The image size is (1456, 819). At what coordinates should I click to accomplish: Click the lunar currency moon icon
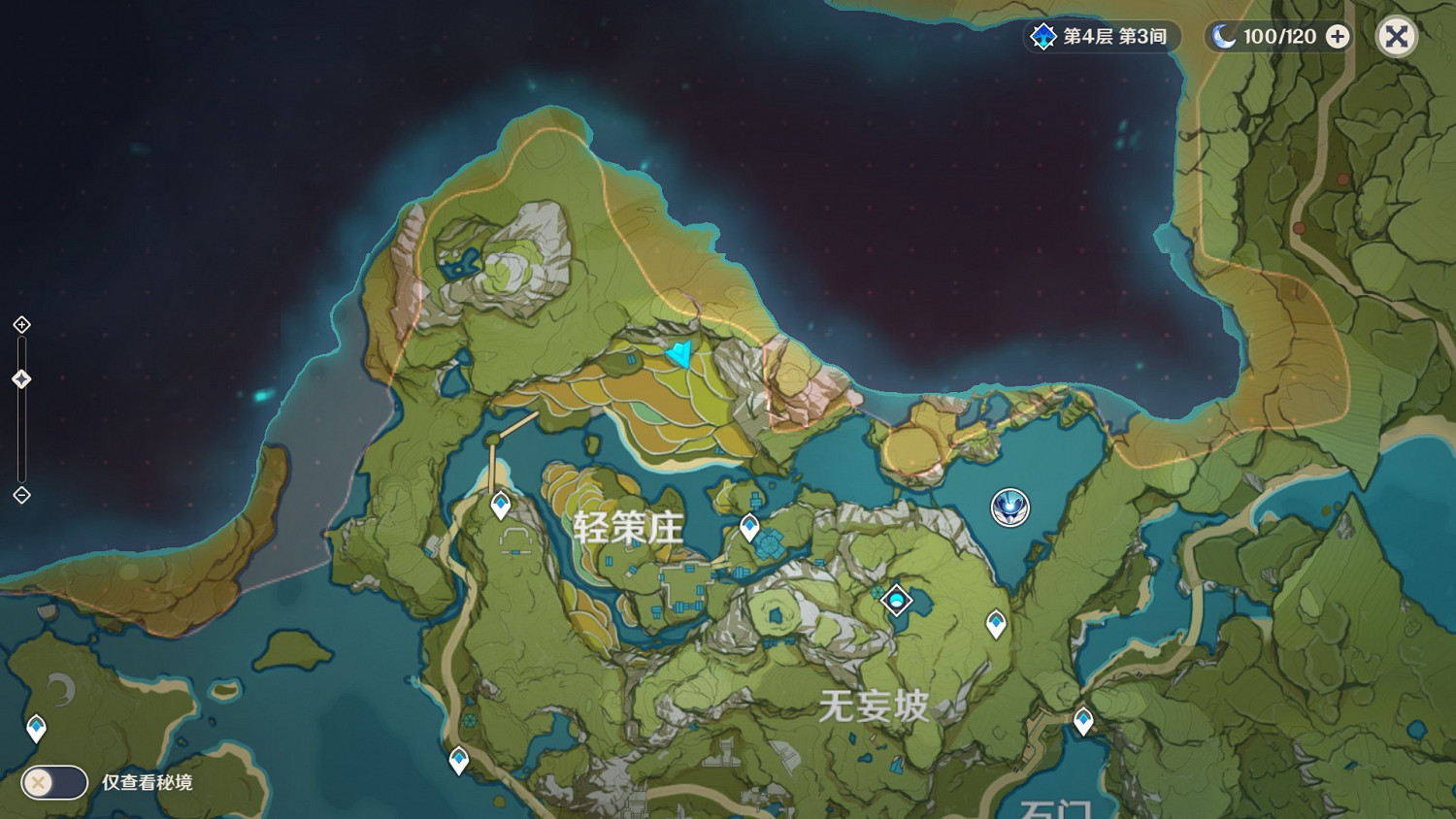1223,37
